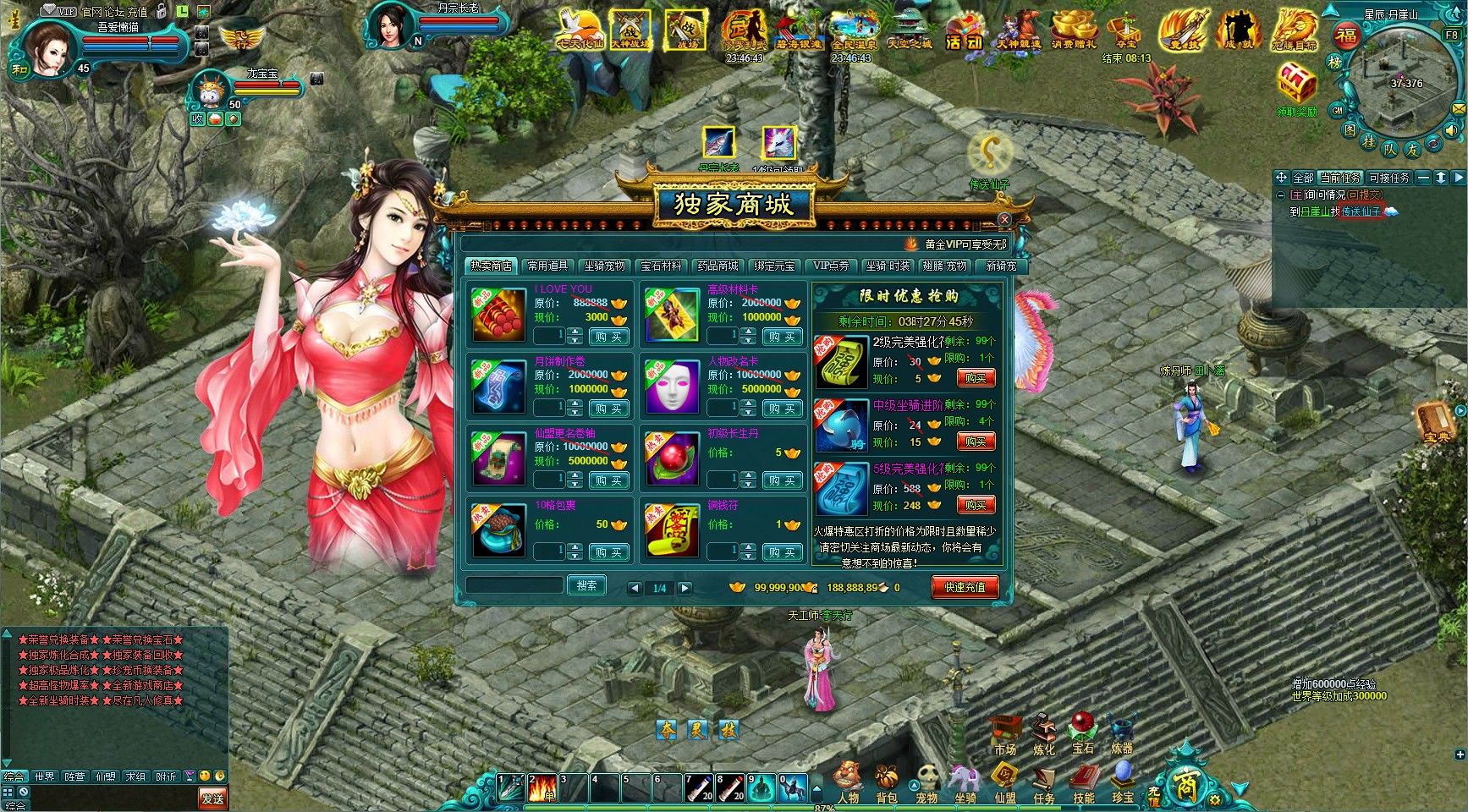This screenshot has height=812, width=1468.
Task: Open the 技能 skills book icon
Action: click(1085, 776)
